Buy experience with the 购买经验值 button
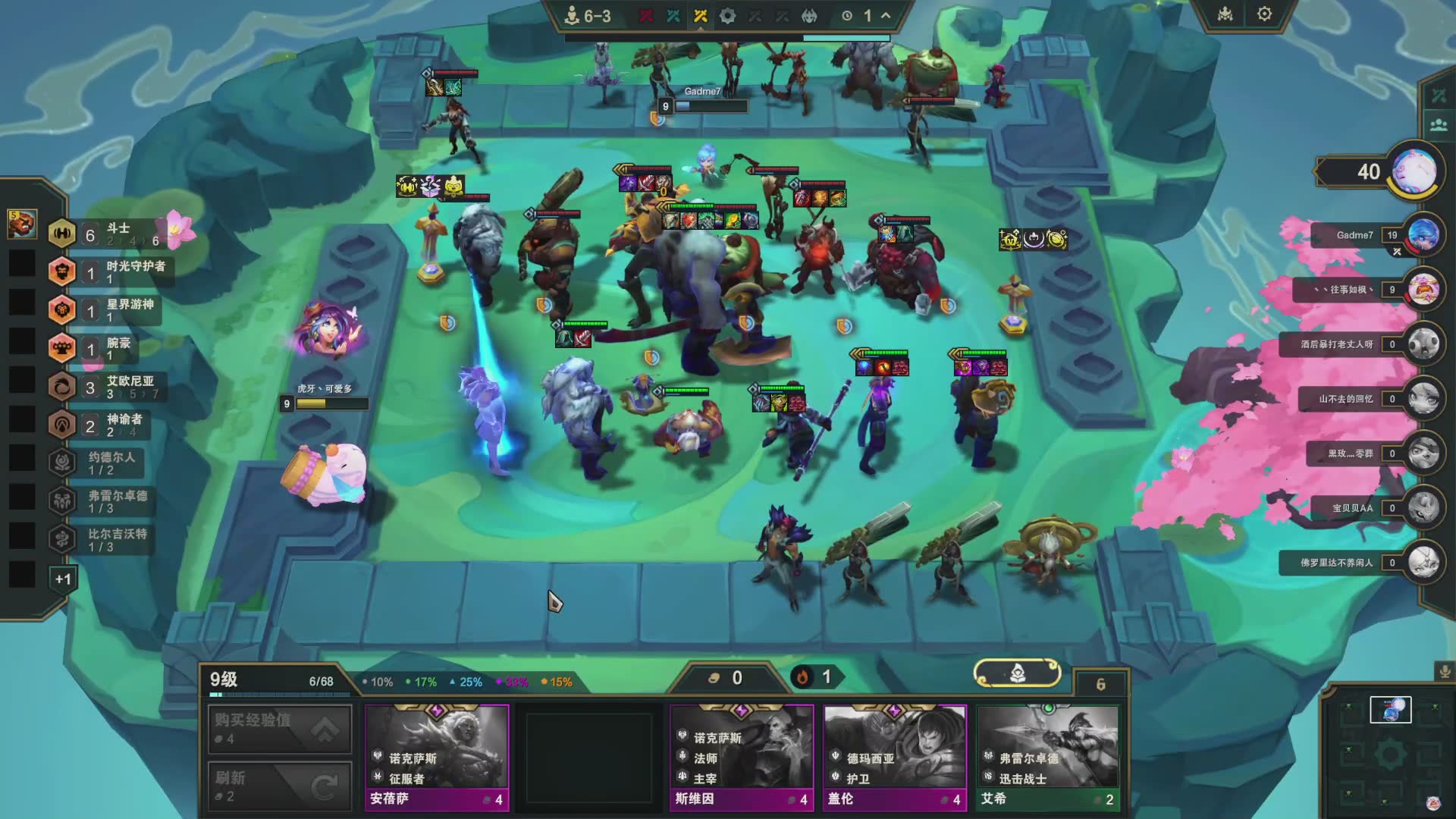 pyautogui.click(x=280, y=728)
